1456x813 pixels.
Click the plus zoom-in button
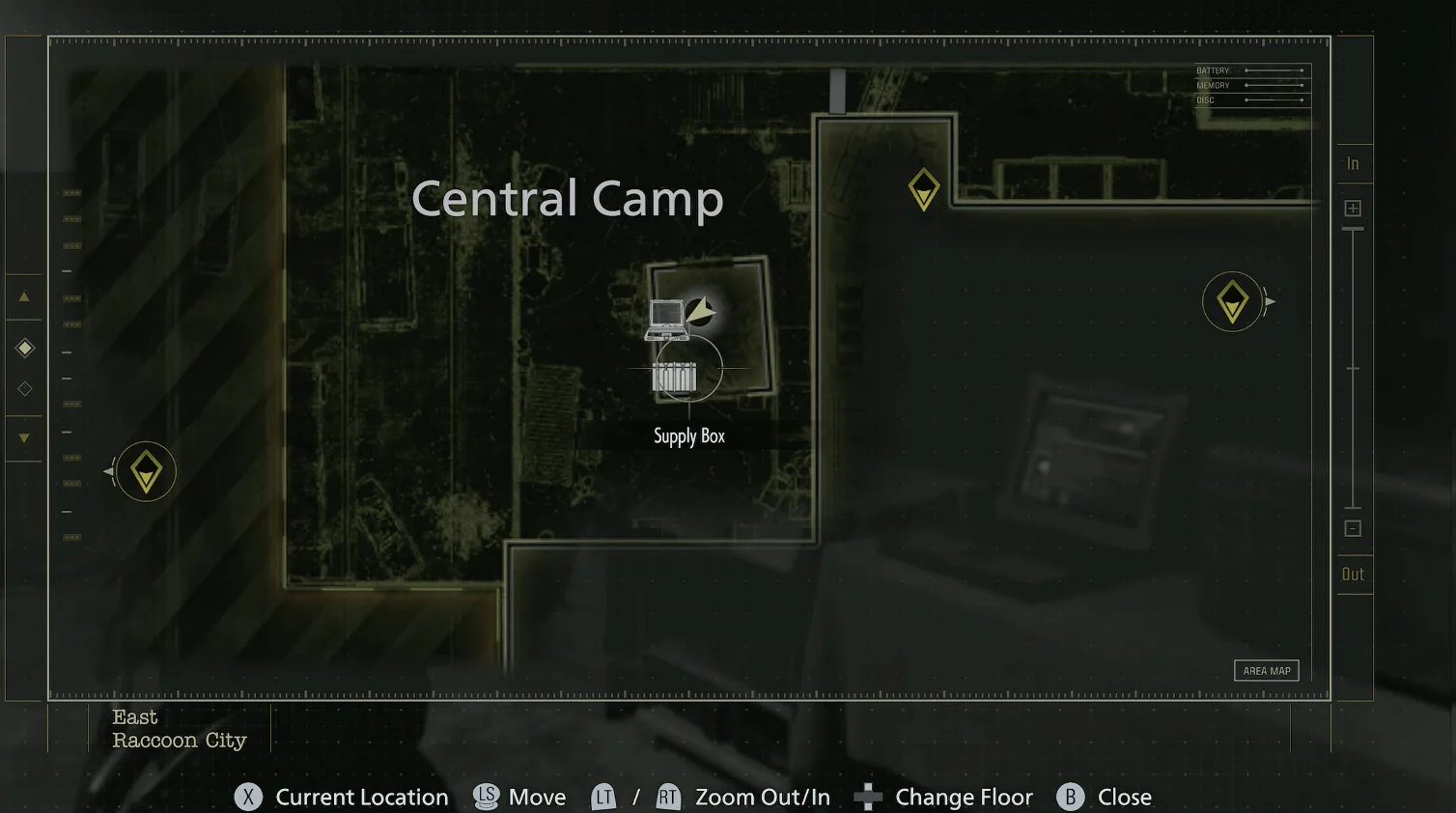(x=1353, y=209)
